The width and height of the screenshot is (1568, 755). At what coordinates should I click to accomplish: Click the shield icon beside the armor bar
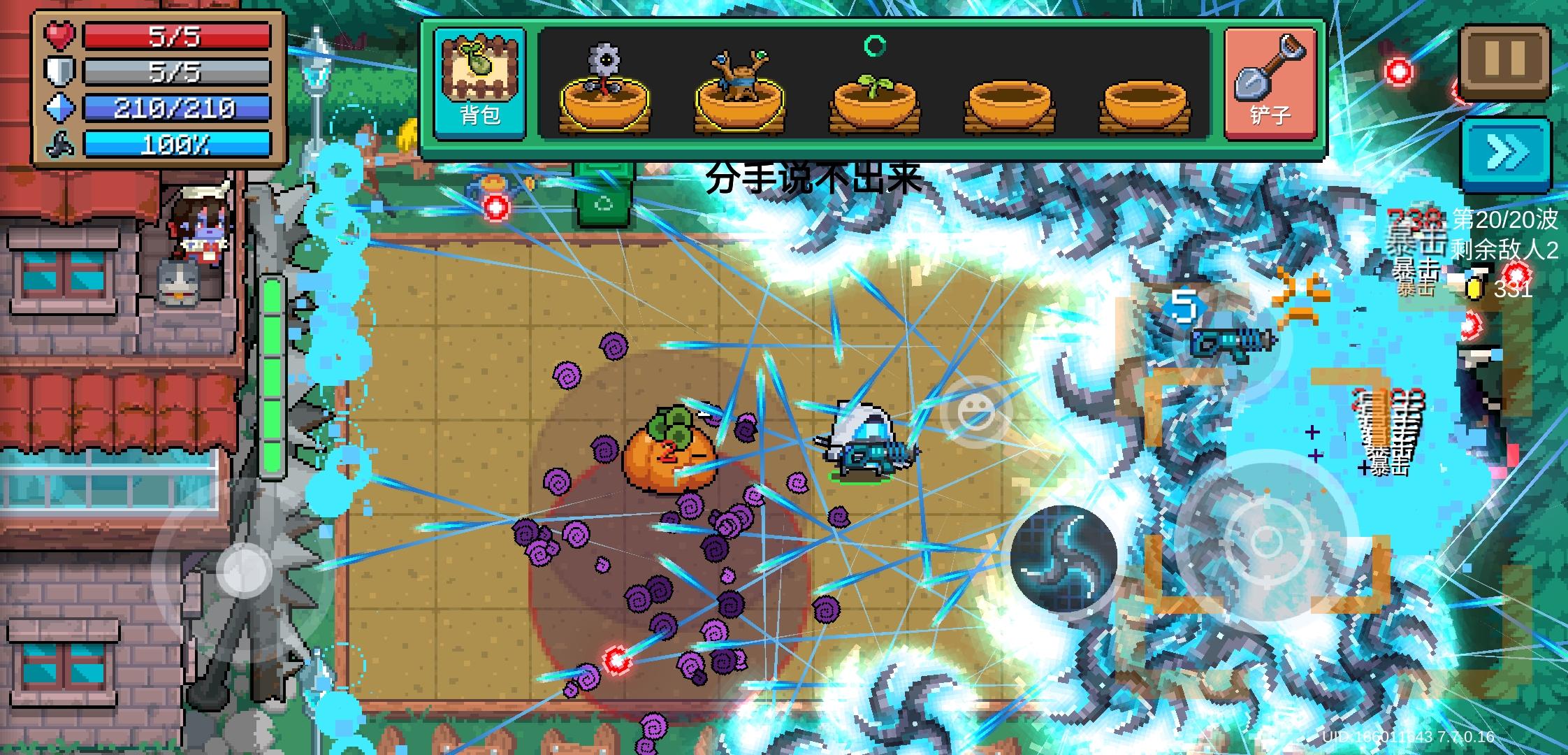(x=58, y=70)
